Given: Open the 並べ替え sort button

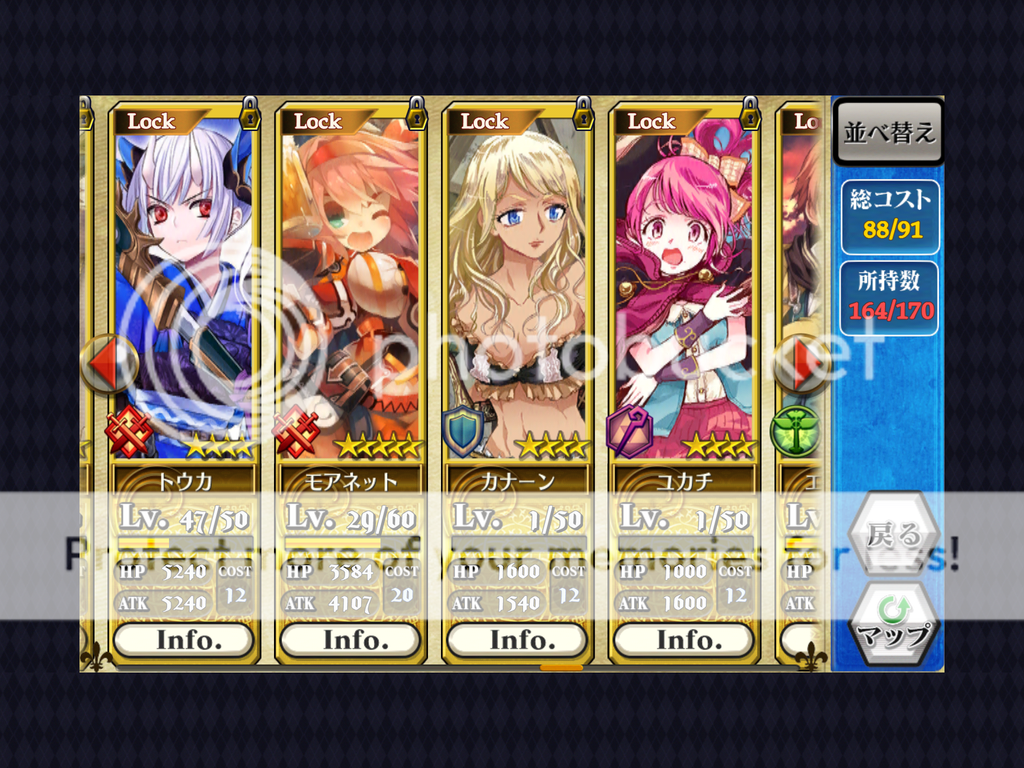Looking at the screenshot, I should [888, 133].
